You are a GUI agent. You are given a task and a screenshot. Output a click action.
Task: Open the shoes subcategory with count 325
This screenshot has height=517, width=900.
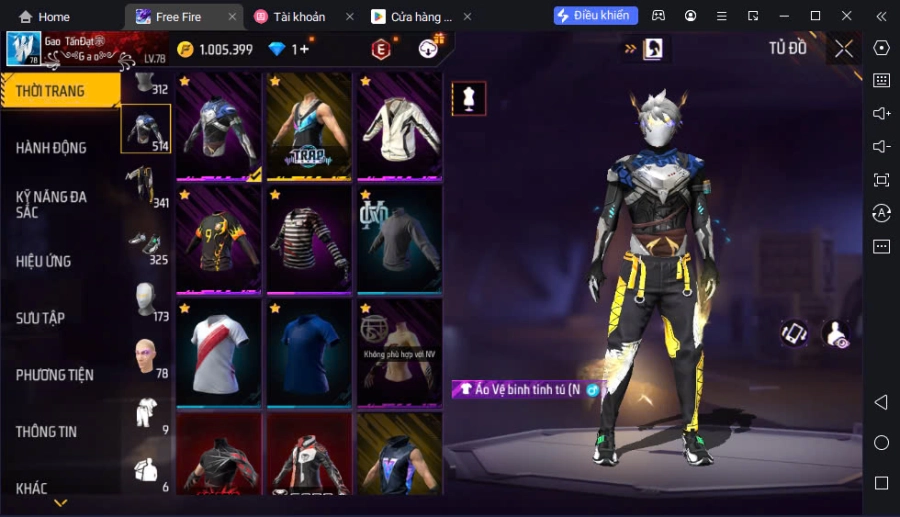(x=147, y=244)
